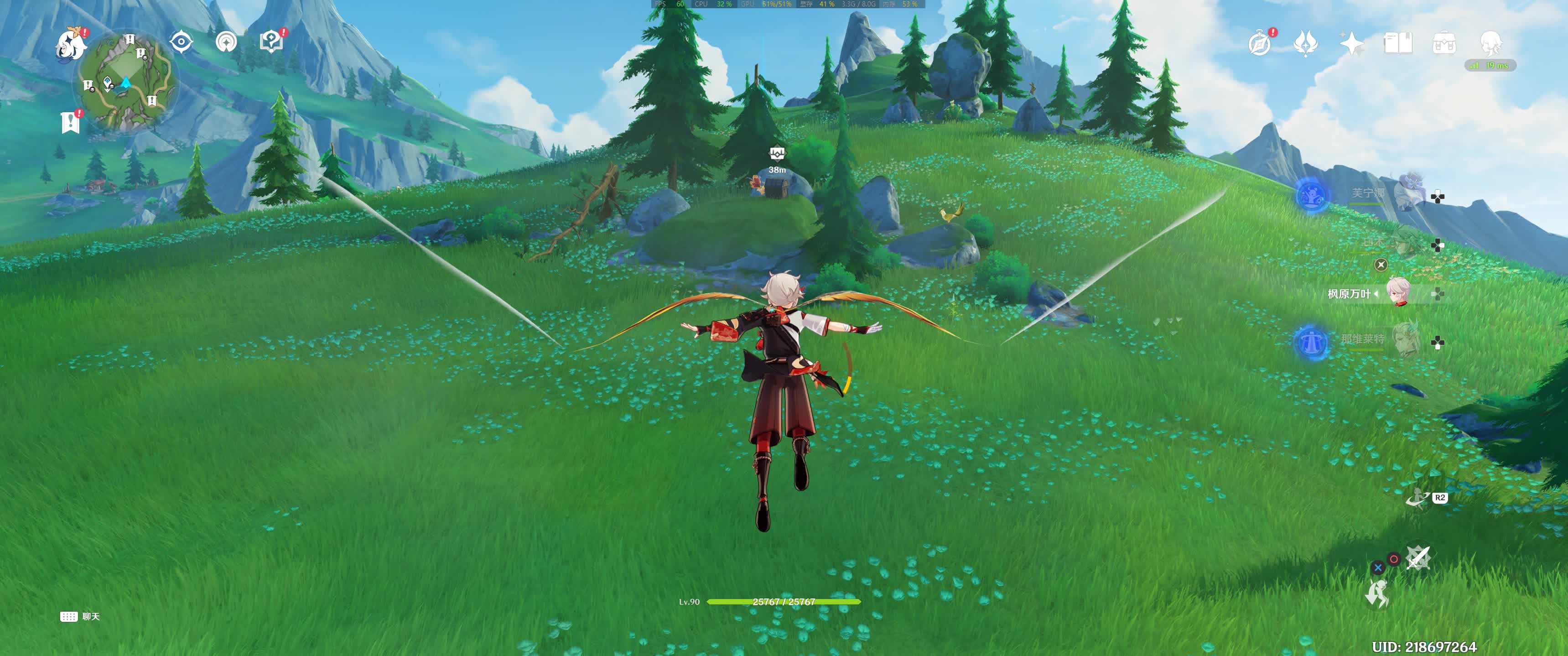Open the four-pointed star Wish icon

tap(1351, 43)
